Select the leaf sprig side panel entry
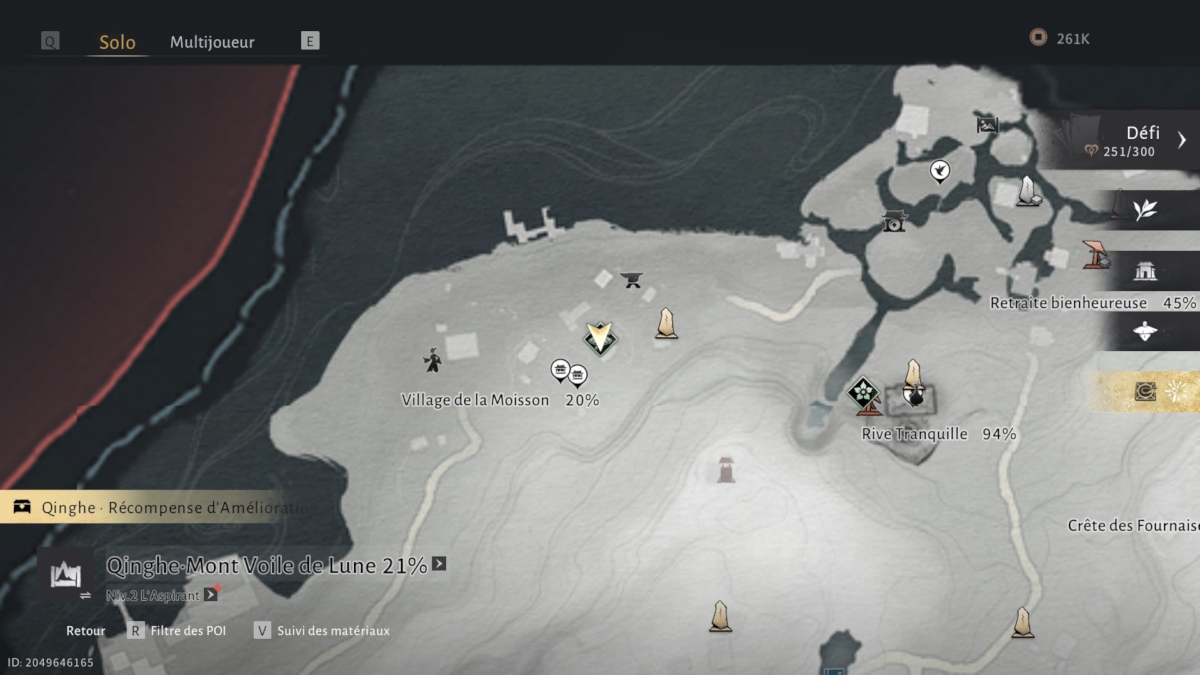 1145,209
